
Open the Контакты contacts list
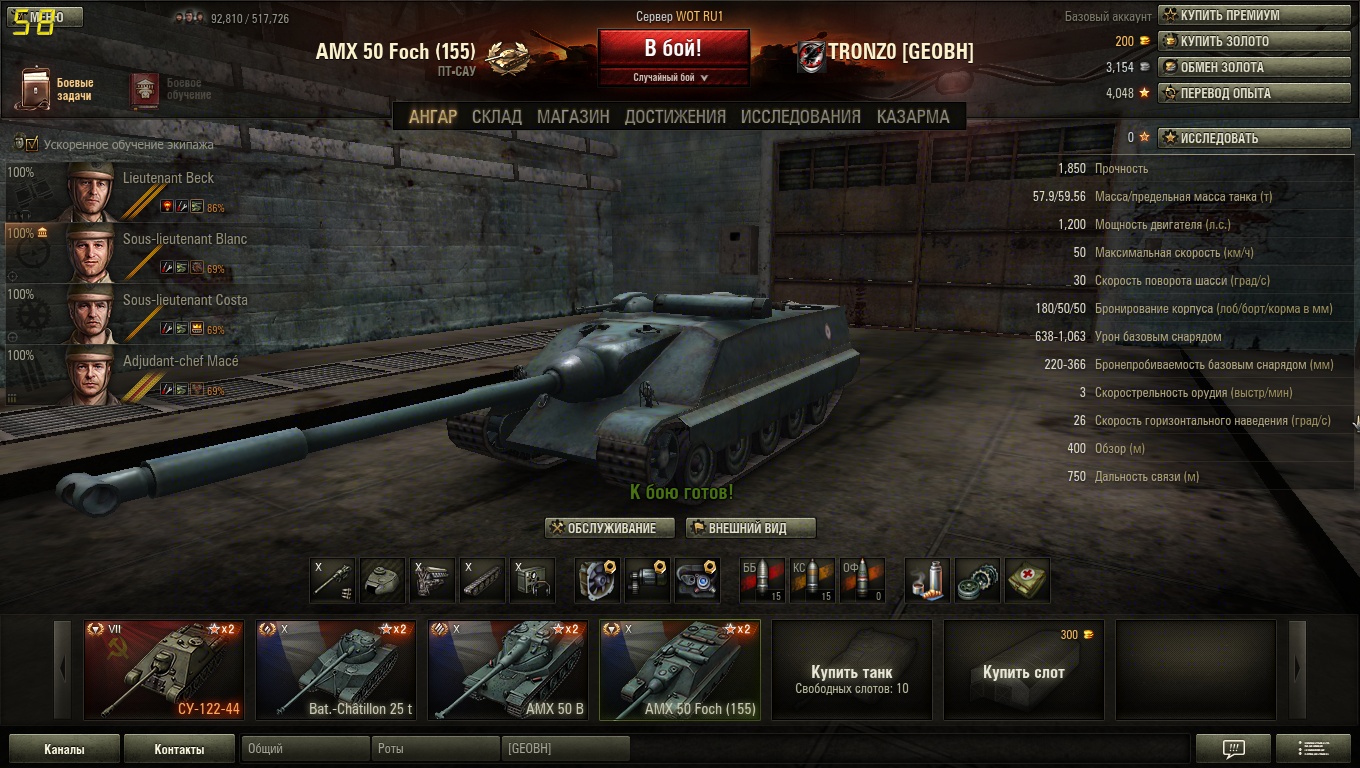179,749
